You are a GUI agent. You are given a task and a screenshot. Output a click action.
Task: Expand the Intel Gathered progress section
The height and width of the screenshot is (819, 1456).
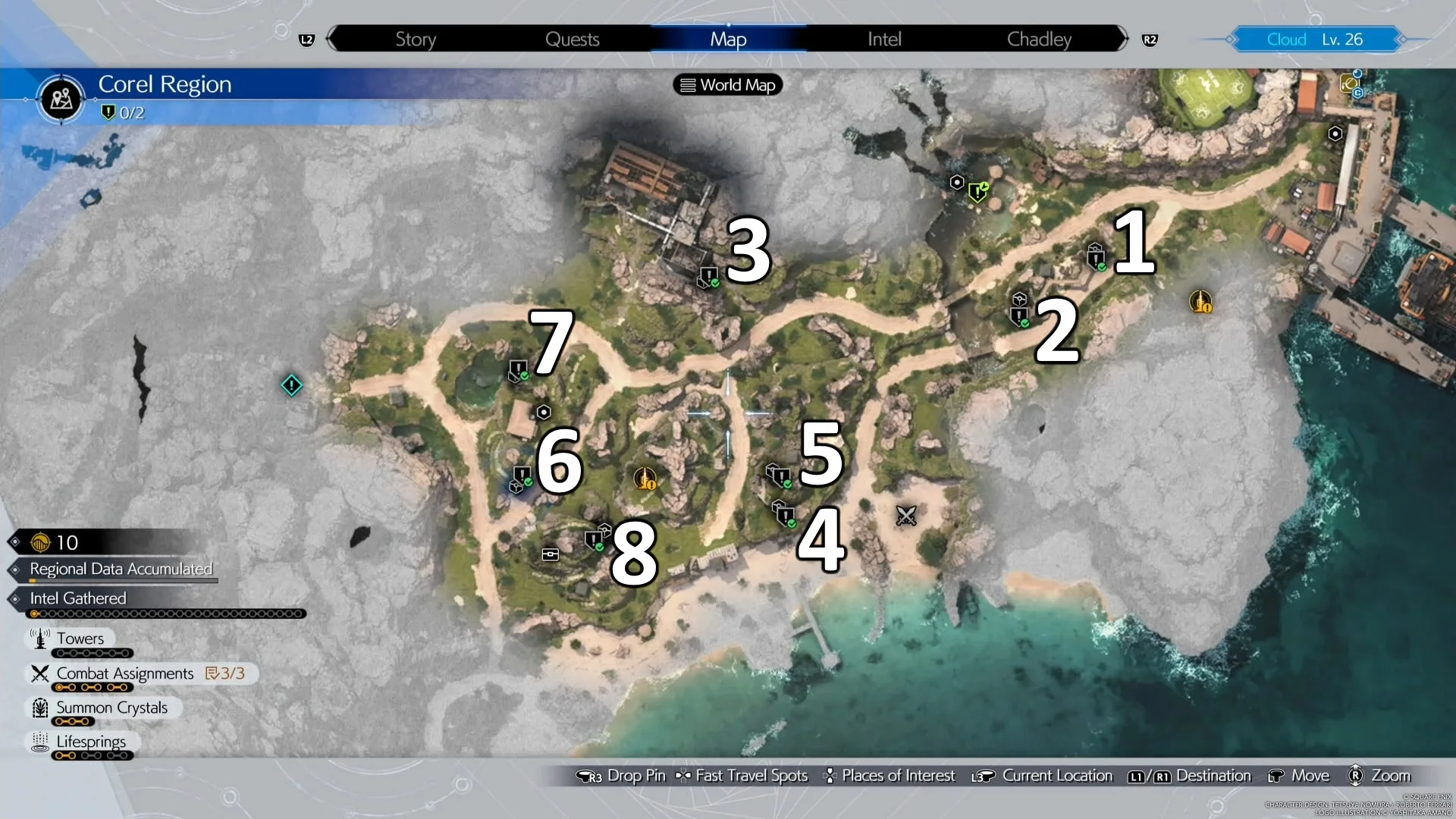[78, 598]
